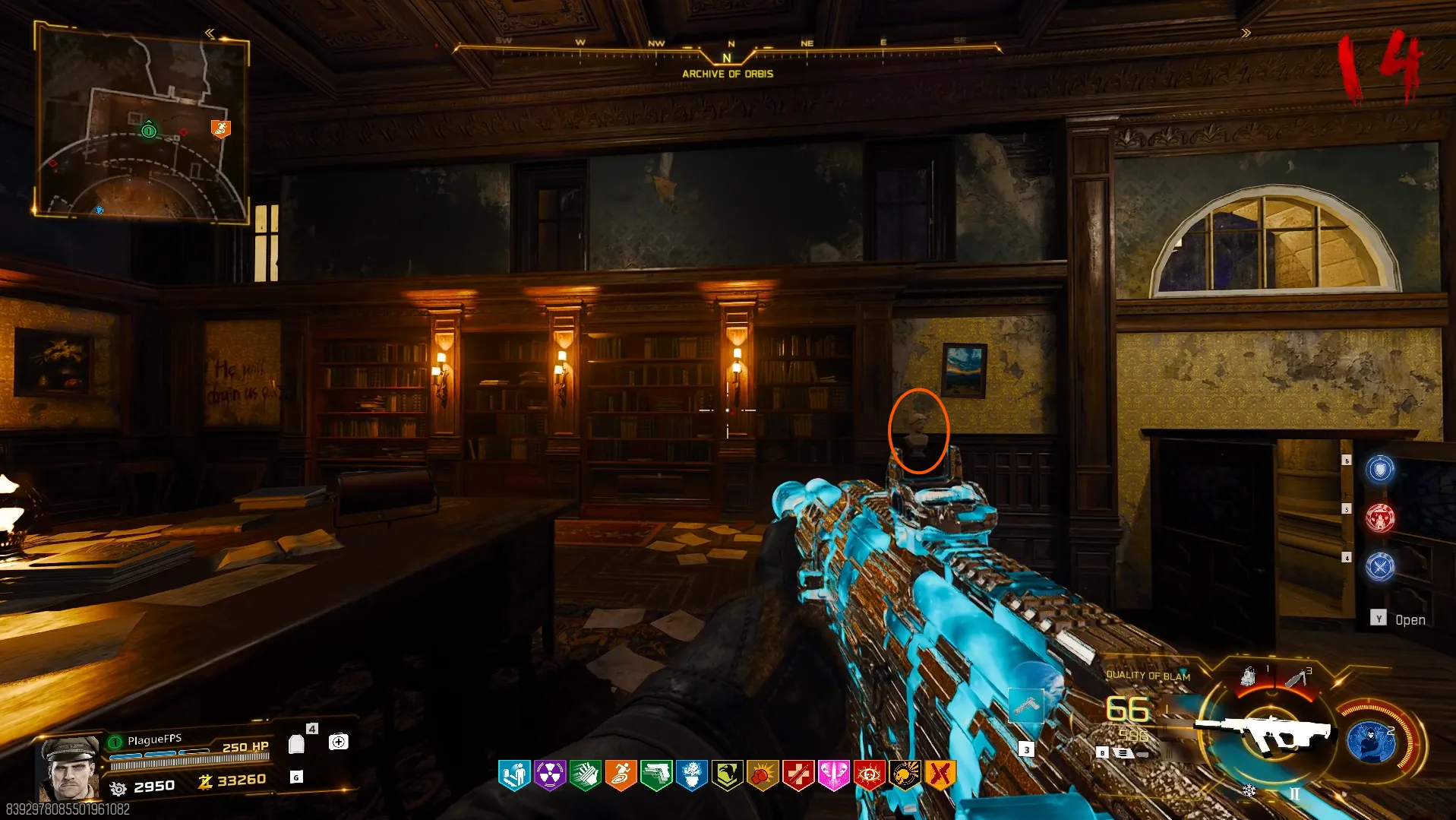Select the light-blue escalator perk icon
The width and height of the screenshot is (1456, 820).
click(514, 775)
